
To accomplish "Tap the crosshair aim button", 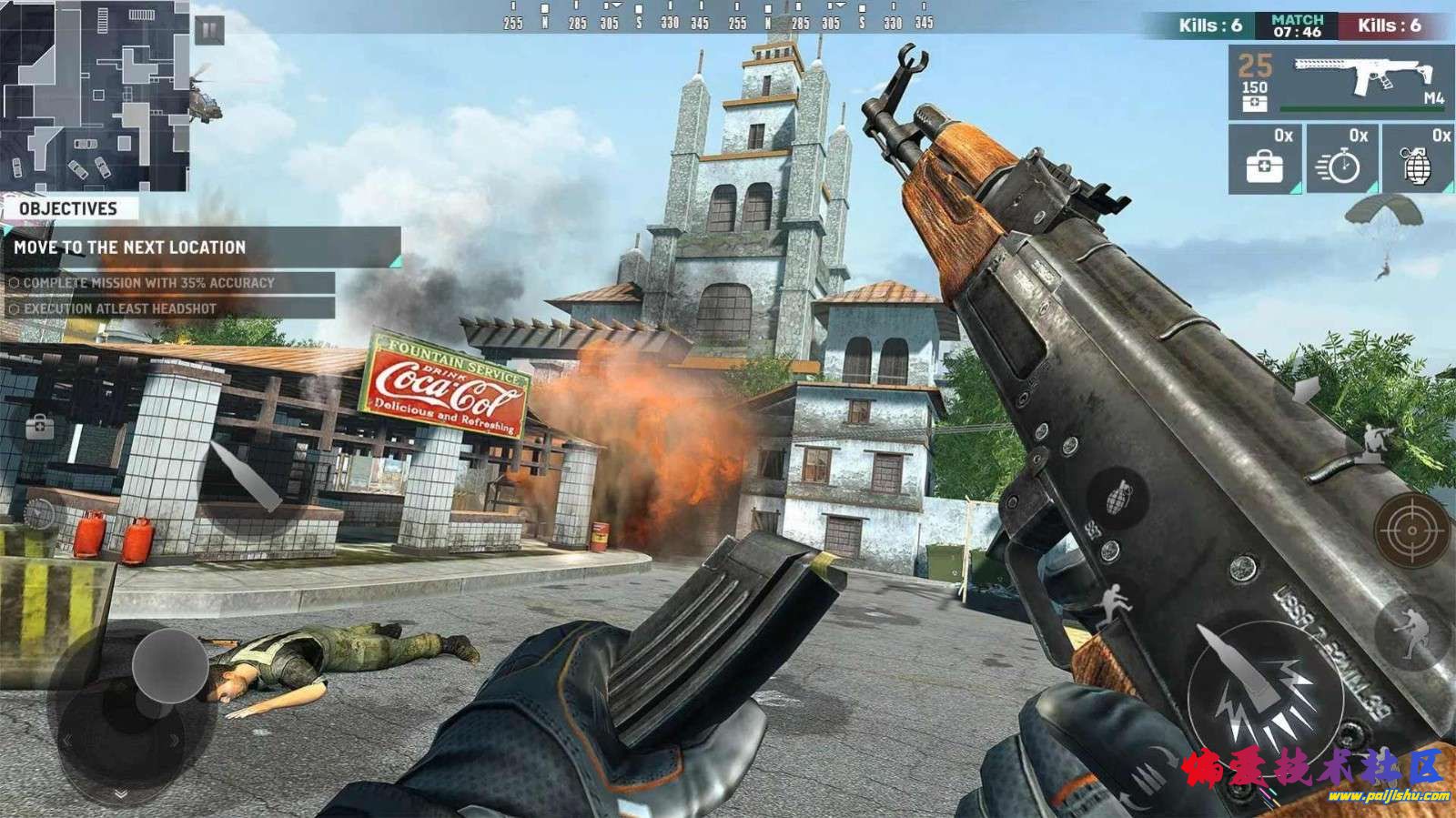I will tap(1411, 530).
